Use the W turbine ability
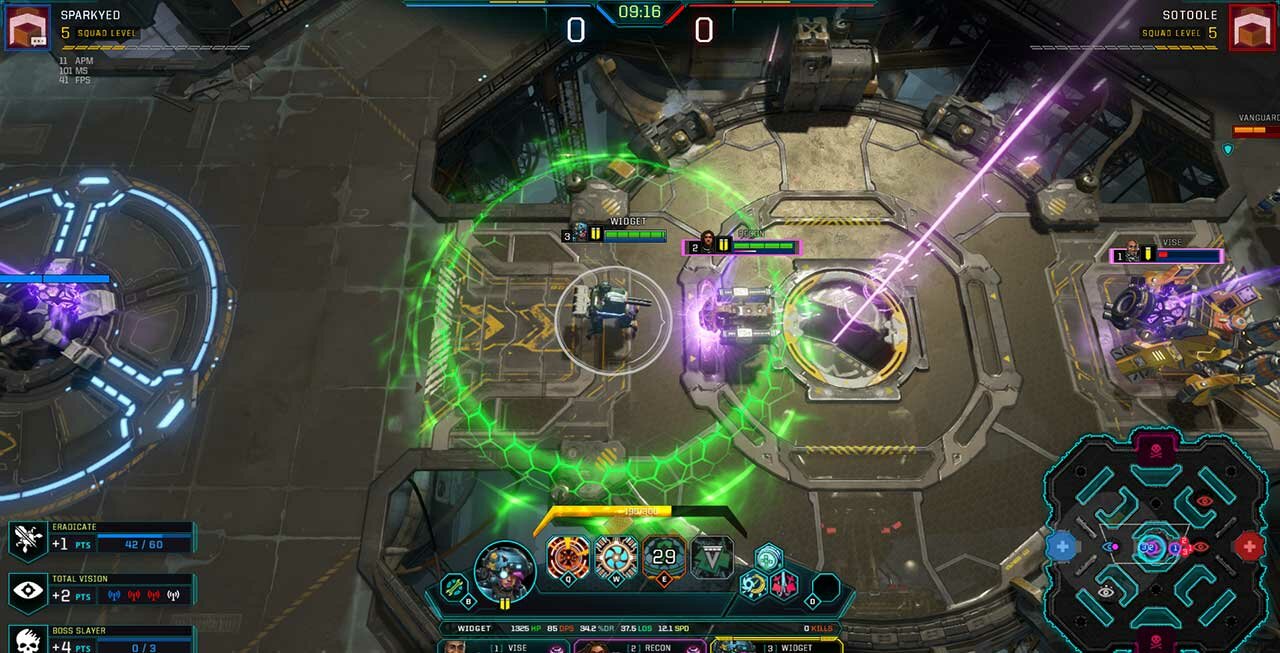 (616, 557)
